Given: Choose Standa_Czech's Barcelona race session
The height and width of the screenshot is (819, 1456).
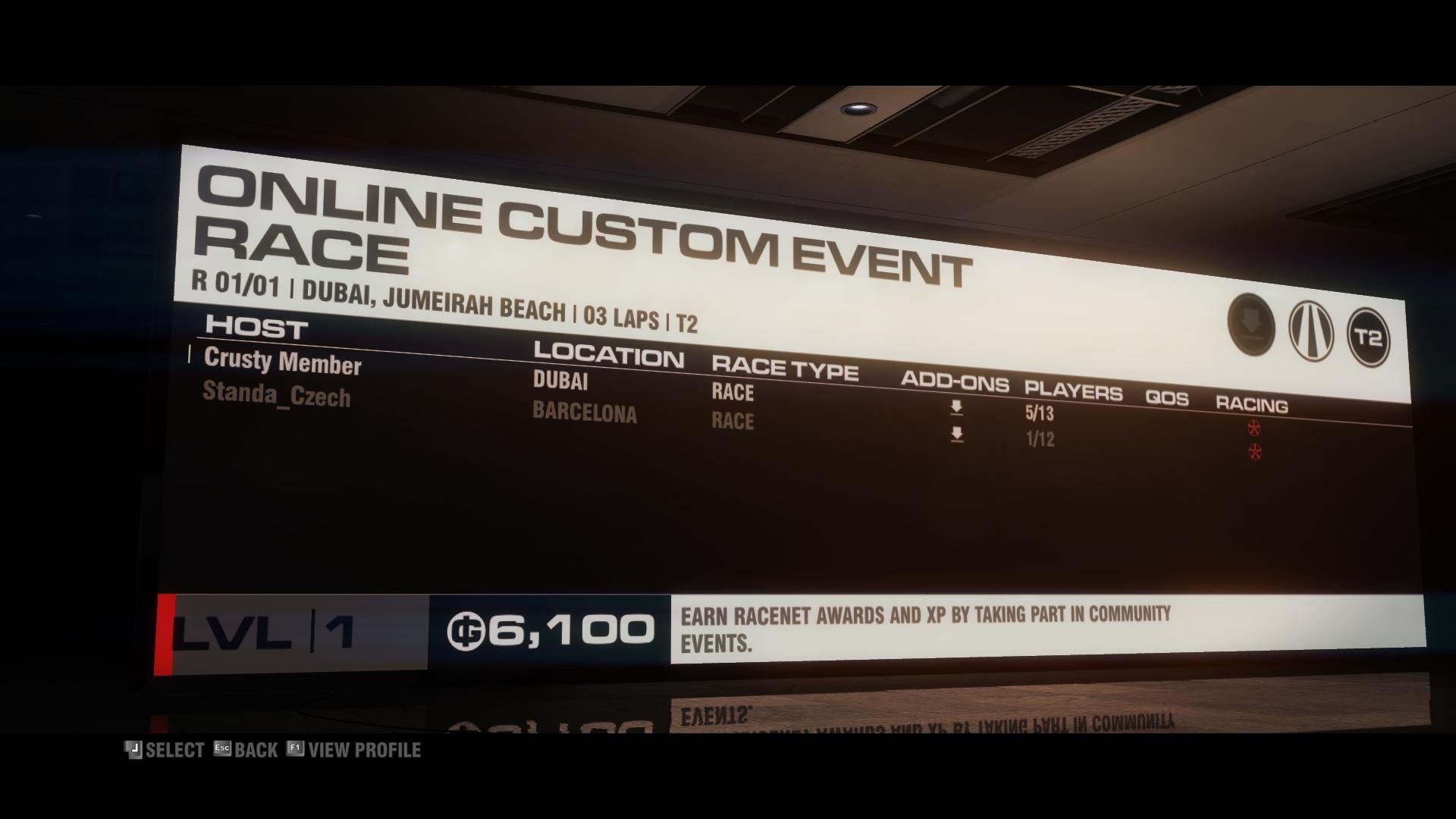Looking at the screenshot, I should (x=277, y=395).
